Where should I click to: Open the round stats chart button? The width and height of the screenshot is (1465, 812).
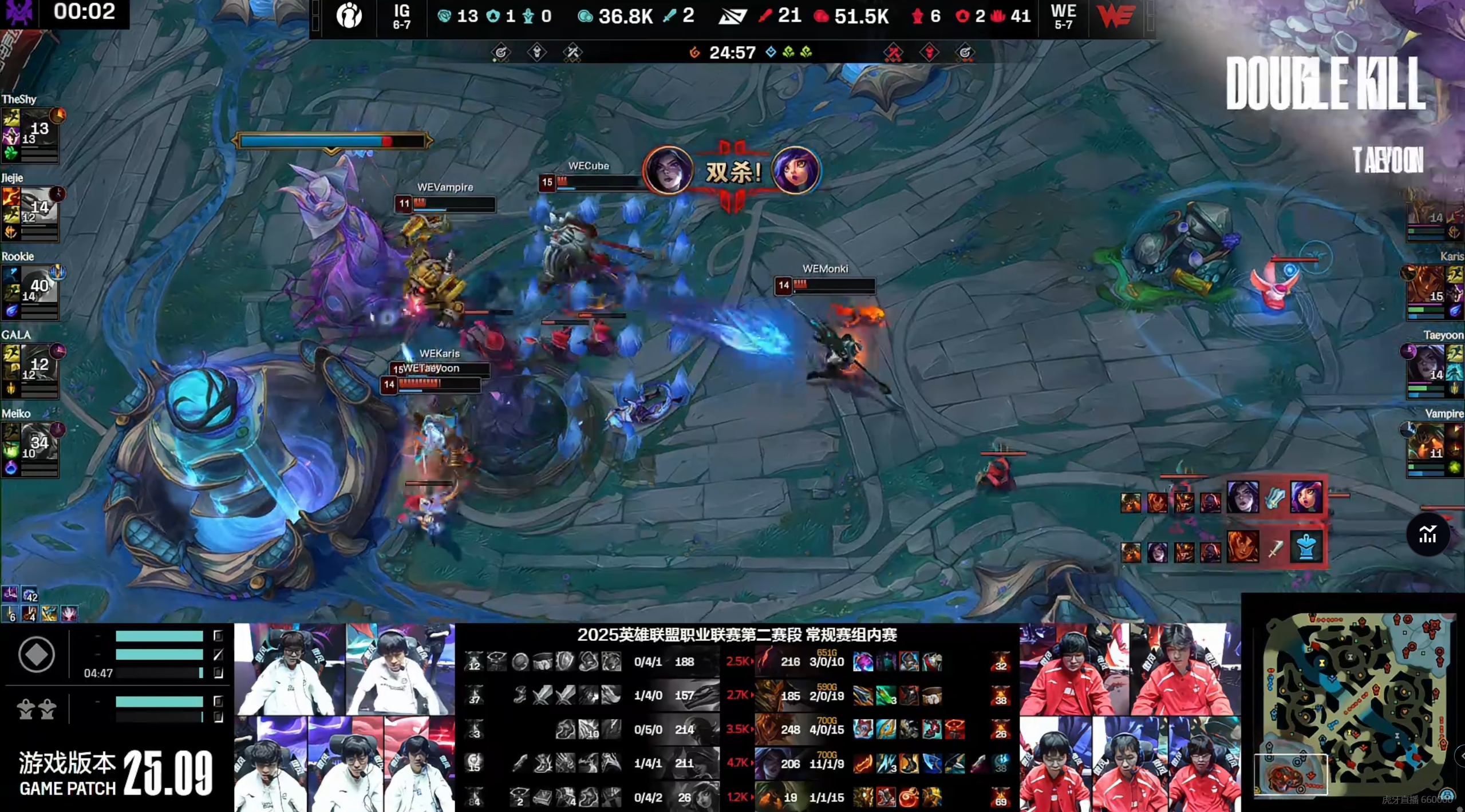1427,534
